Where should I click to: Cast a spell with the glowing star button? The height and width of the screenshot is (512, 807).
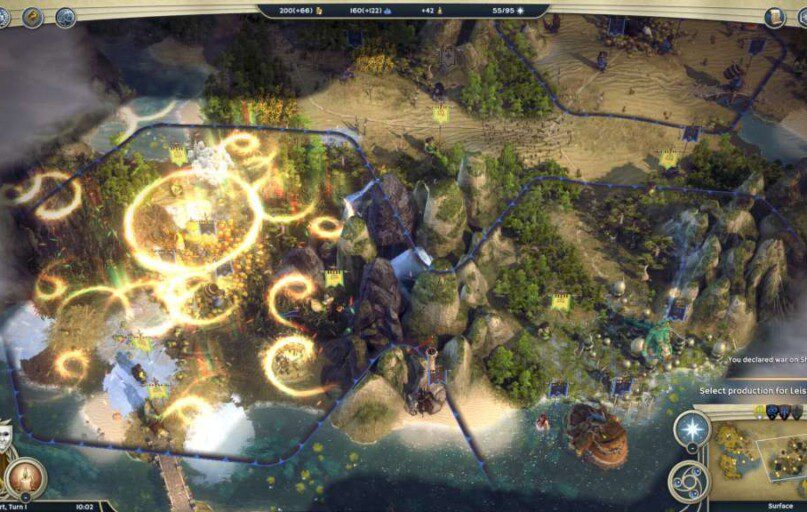click(692, 429)
